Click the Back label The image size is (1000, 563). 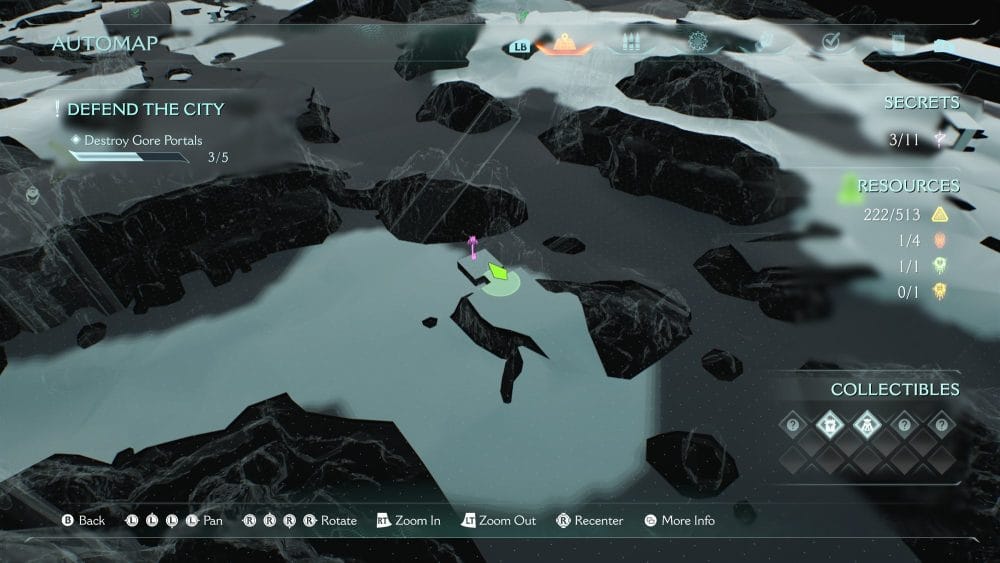[x=92, y=521]
